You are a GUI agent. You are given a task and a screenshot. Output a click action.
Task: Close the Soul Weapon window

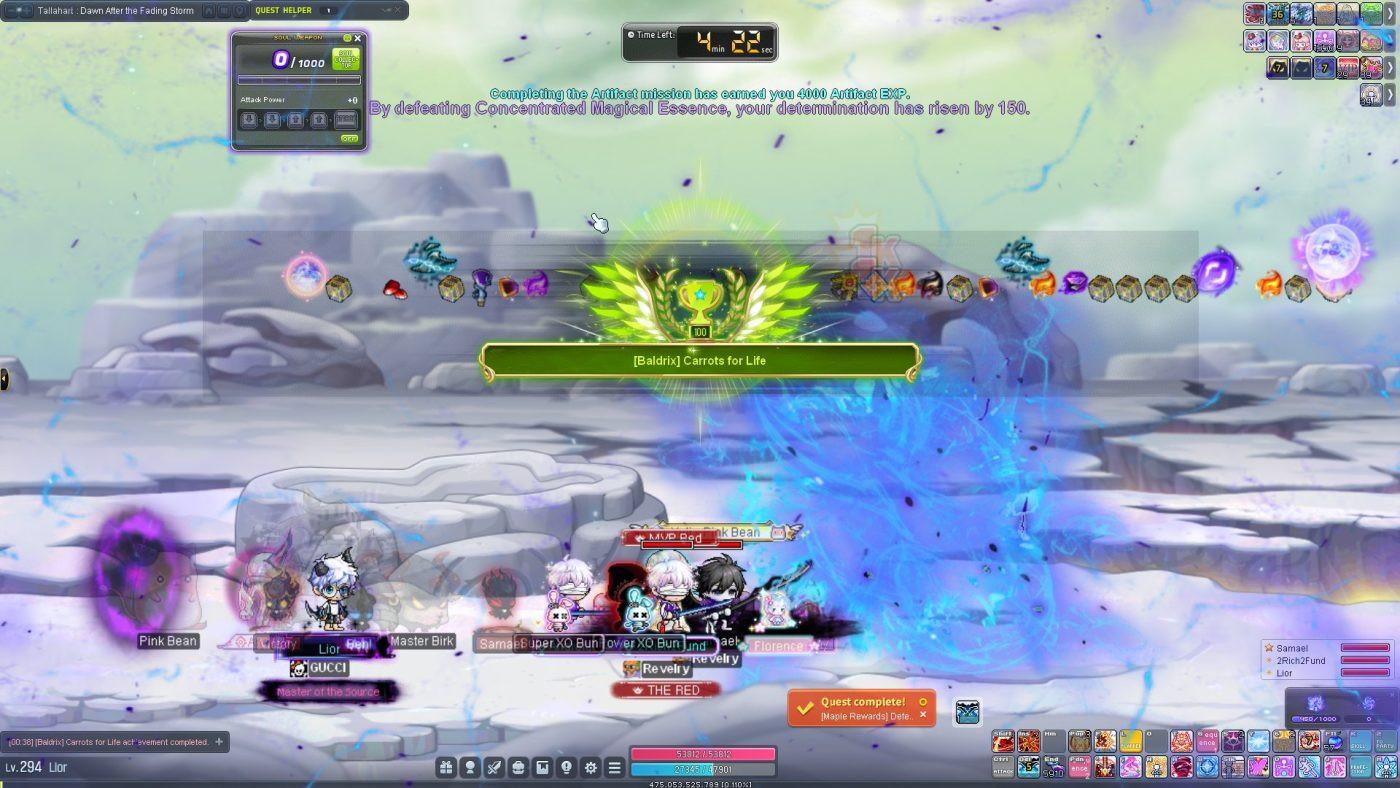coord(358,39)
